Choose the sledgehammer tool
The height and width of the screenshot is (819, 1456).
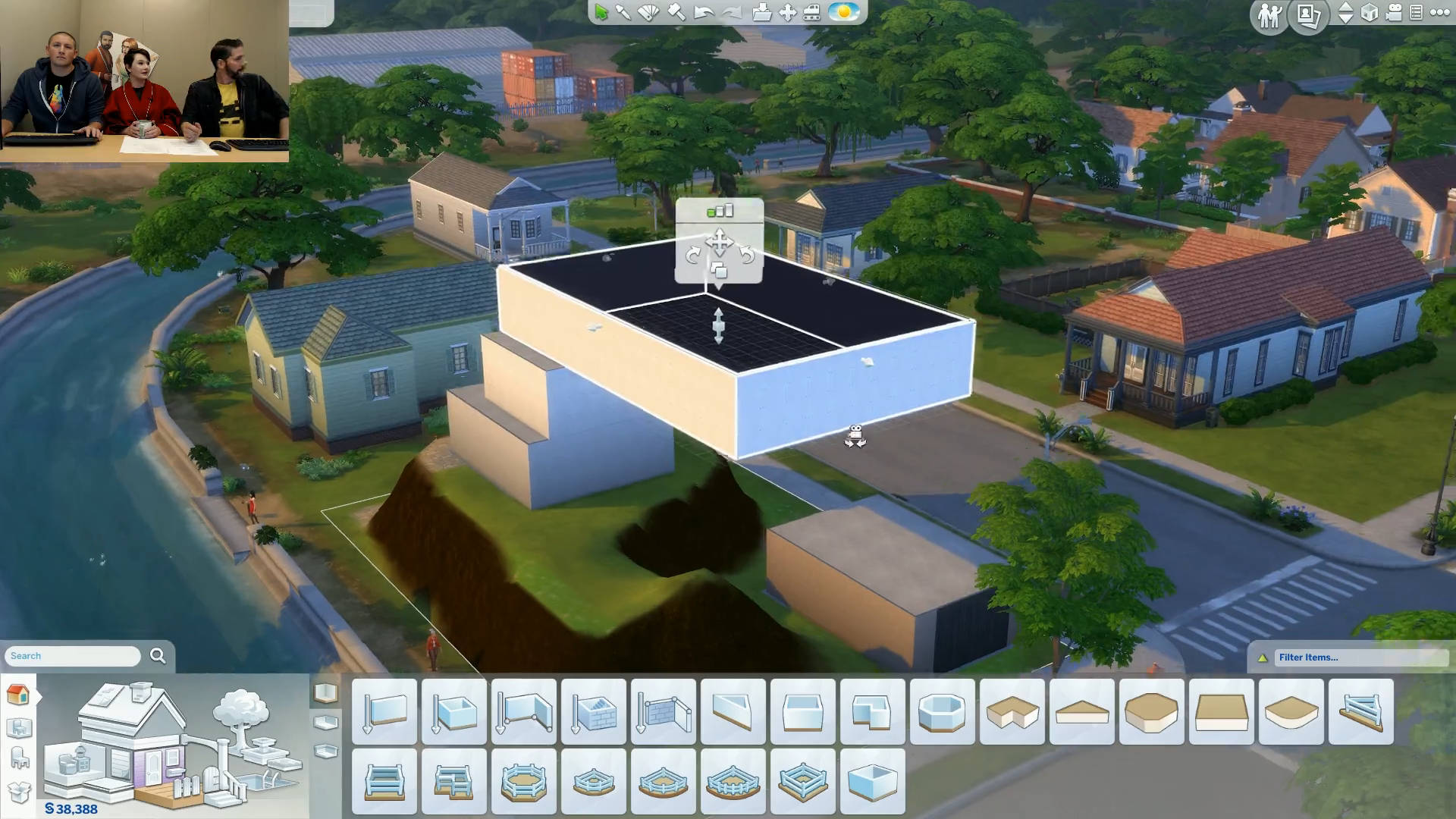click(x=676, y=12)
